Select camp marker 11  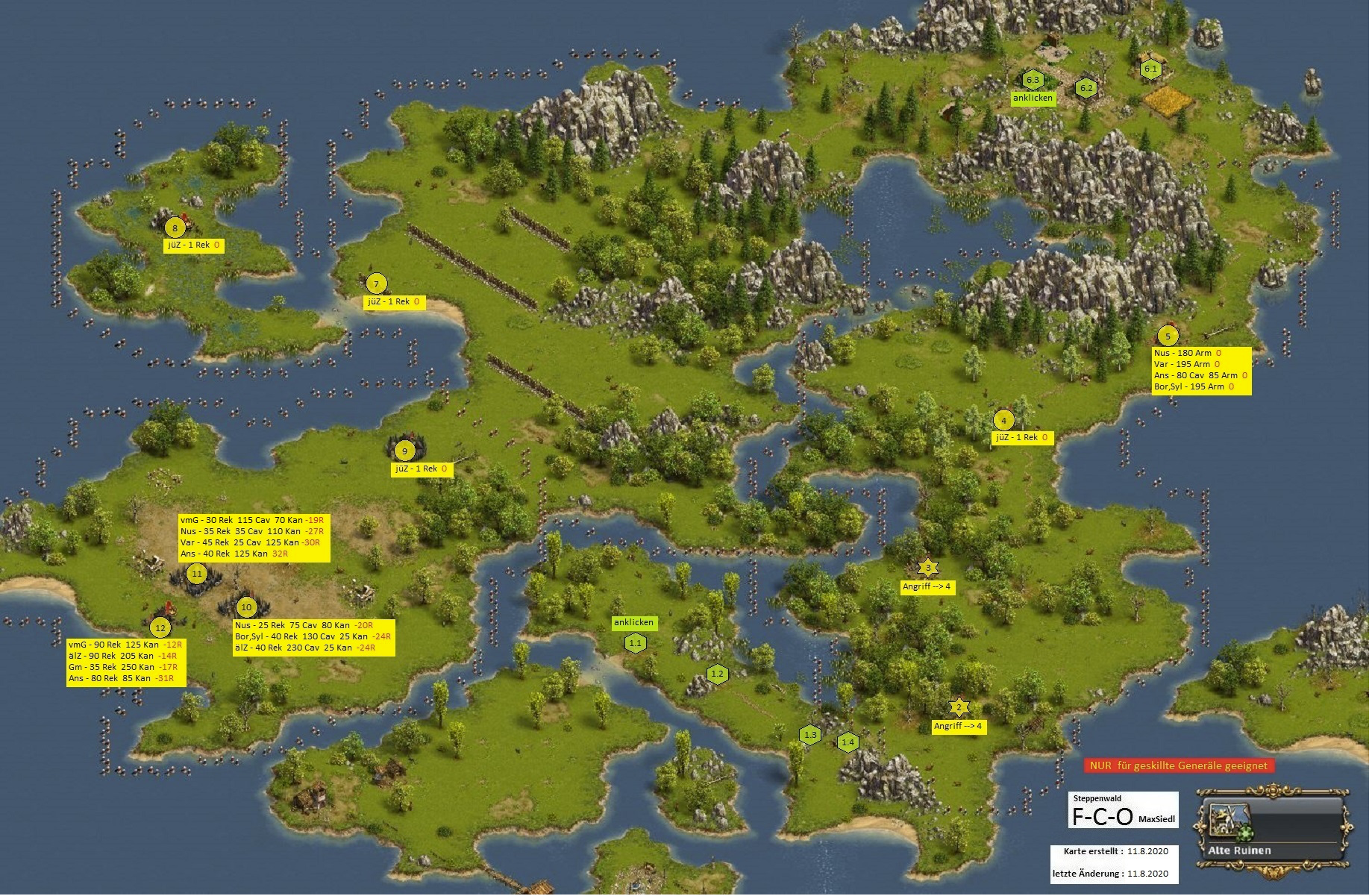[197, 574]
